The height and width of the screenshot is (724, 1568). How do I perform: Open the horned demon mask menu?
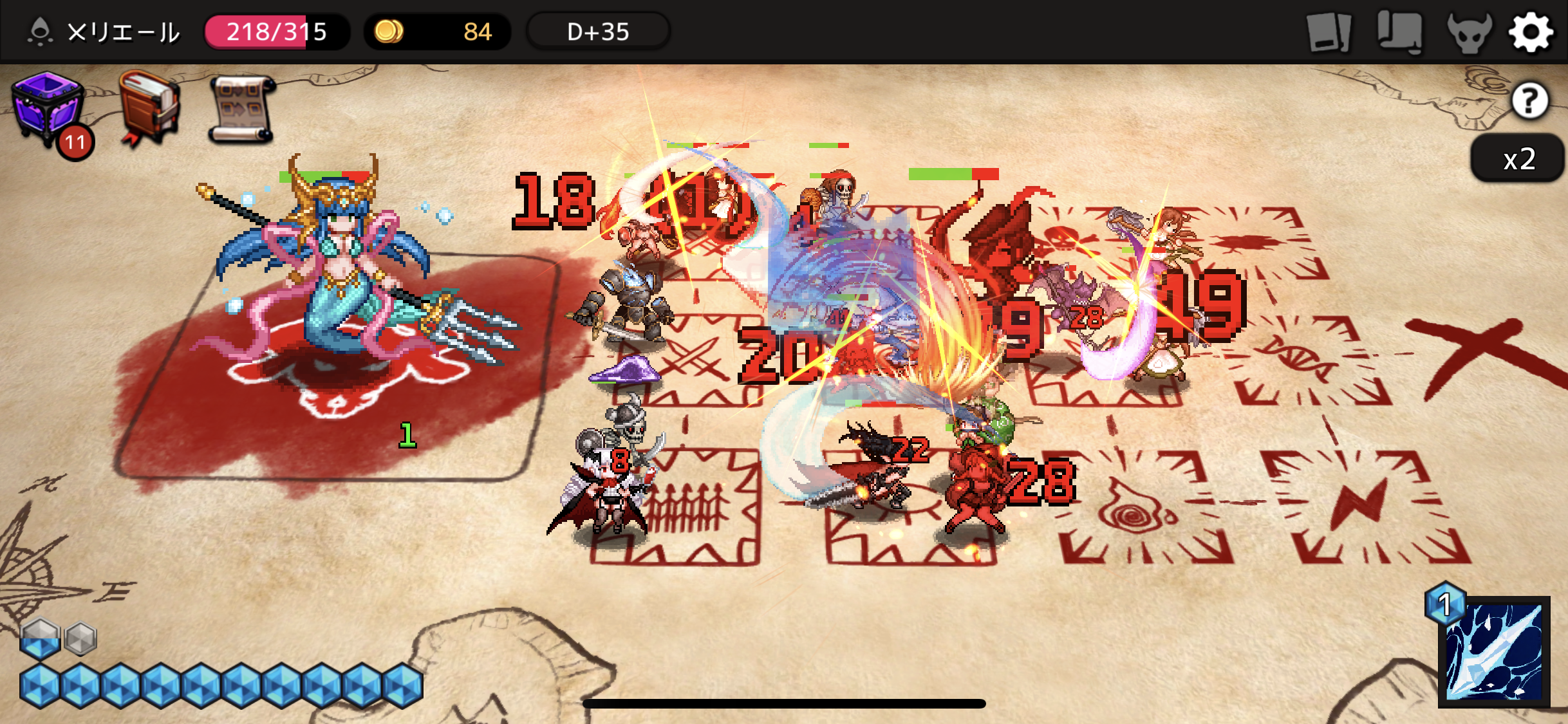click(x=1468, y=32)
